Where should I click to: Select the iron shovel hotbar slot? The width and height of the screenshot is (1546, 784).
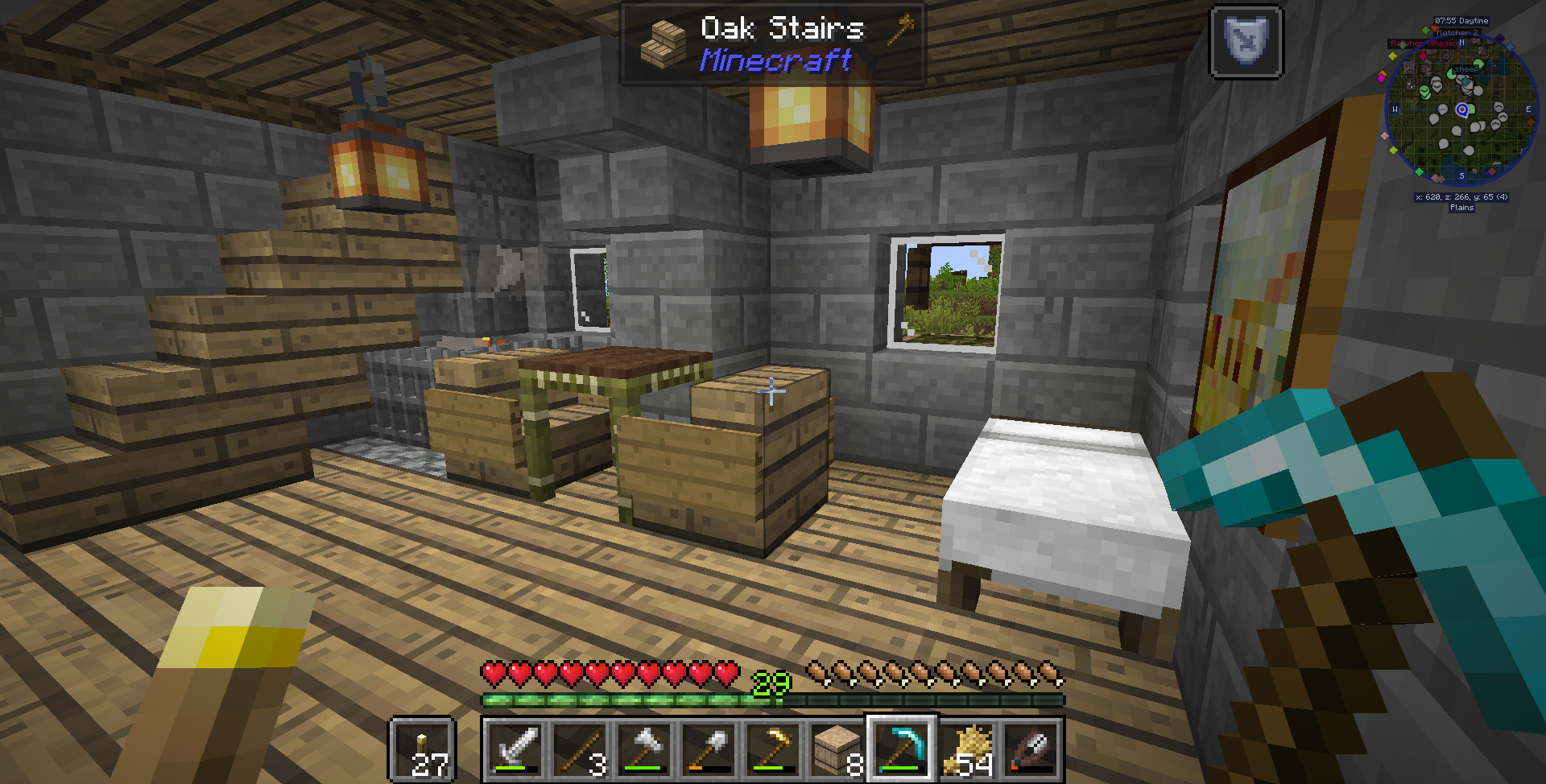706,749
